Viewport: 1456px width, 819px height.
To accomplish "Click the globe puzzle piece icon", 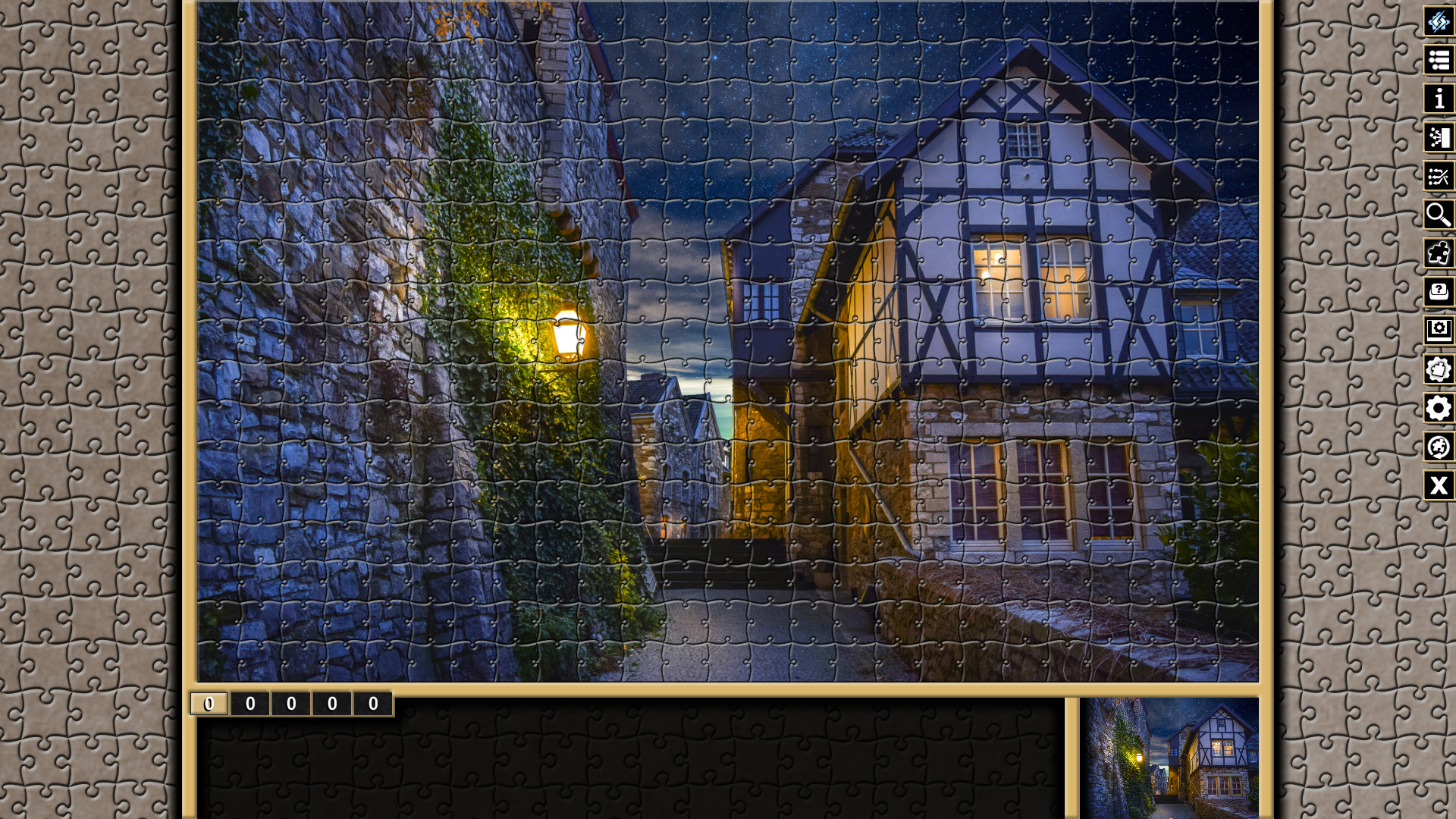I will pyautogui.click(x=1439, y=447).
